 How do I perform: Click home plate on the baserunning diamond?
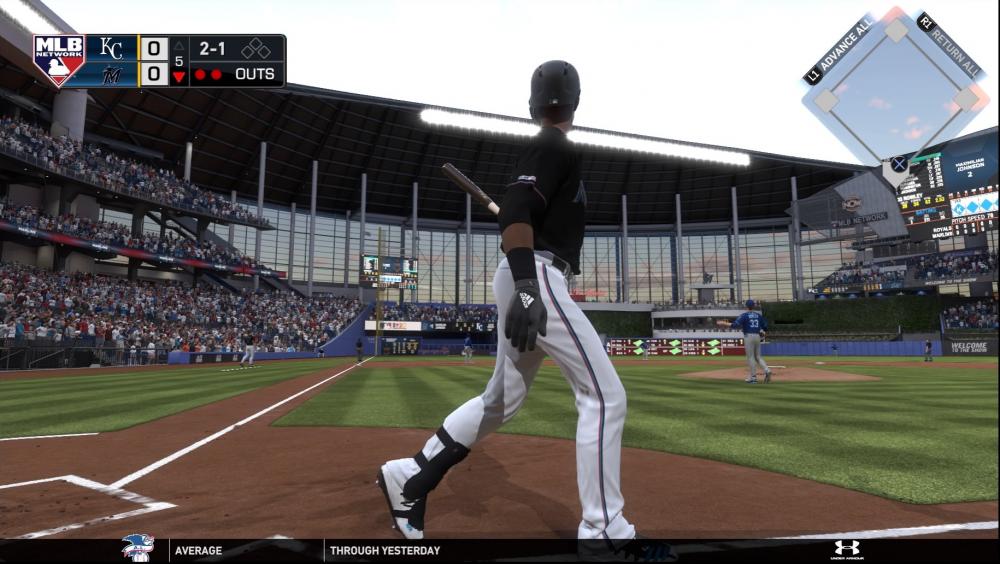pyautogui.click(x=898, y=165)
